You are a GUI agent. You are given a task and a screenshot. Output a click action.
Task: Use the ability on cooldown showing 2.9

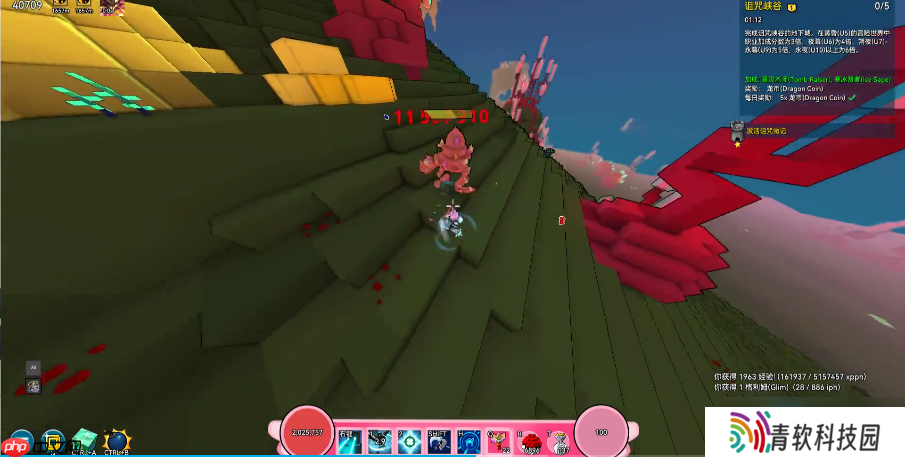pos(379,440)
